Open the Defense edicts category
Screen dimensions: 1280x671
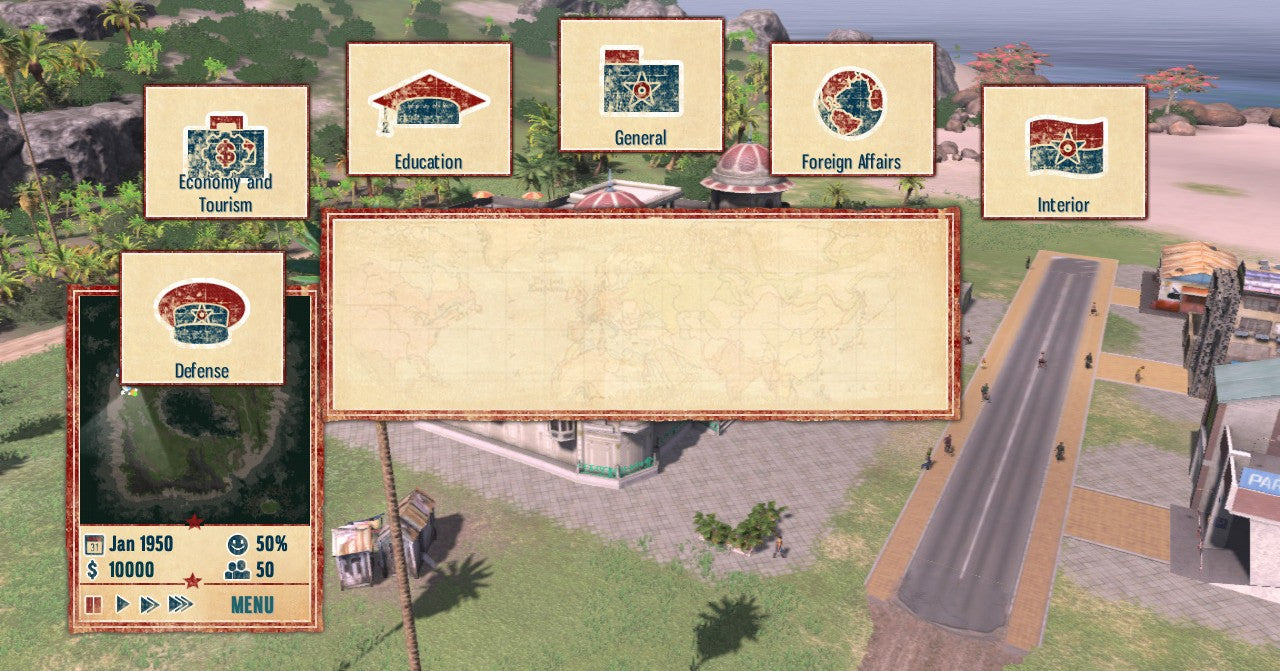point(202,317)
